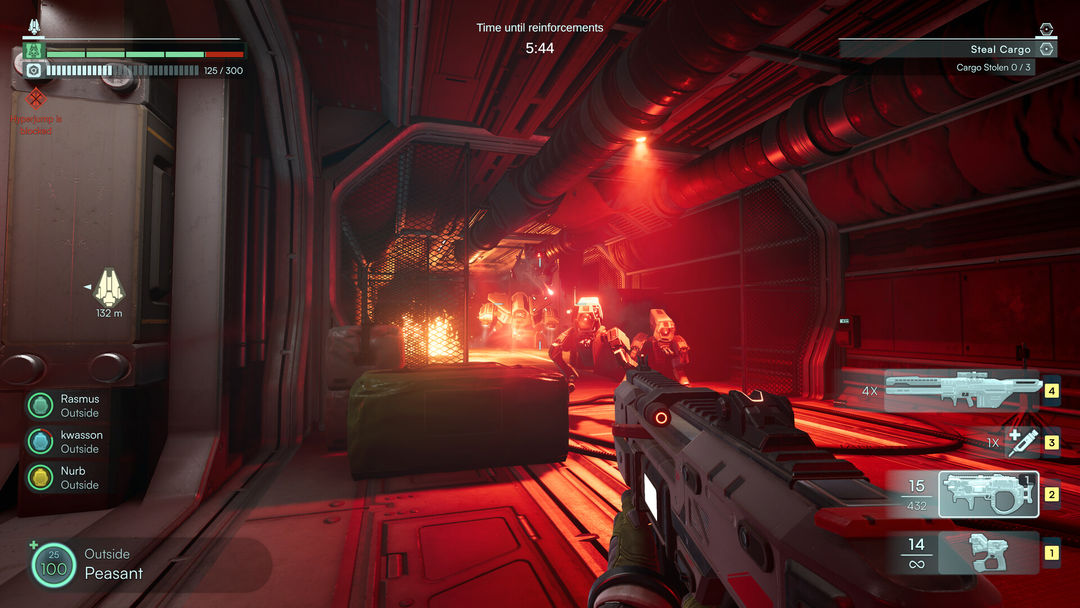The width and height of the screenshot is (1080, 608).
Task: Click the ship waypoint marker
Action: point(108,288)
